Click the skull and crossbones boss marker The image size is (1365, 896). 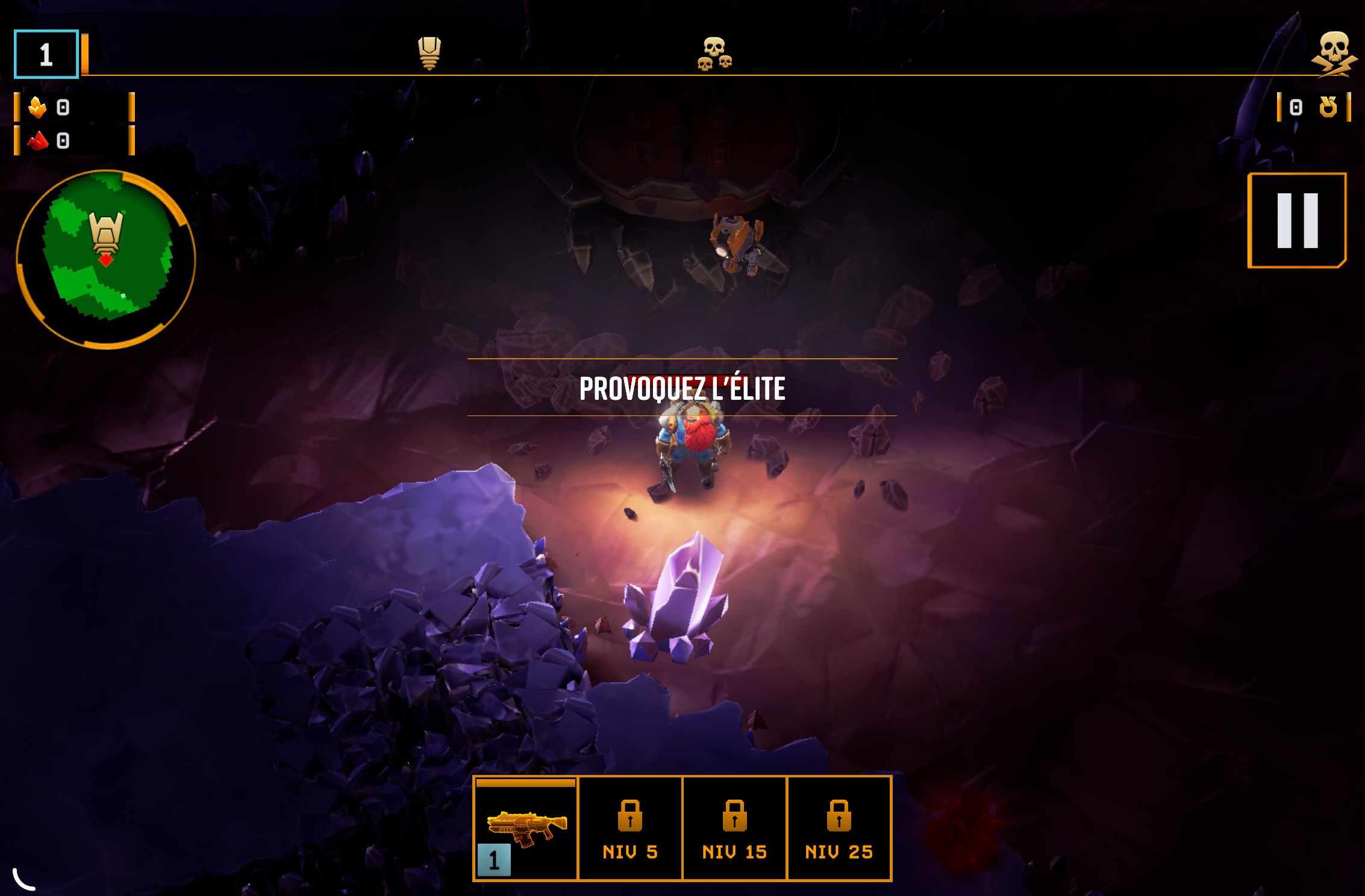coord(1334,54)
